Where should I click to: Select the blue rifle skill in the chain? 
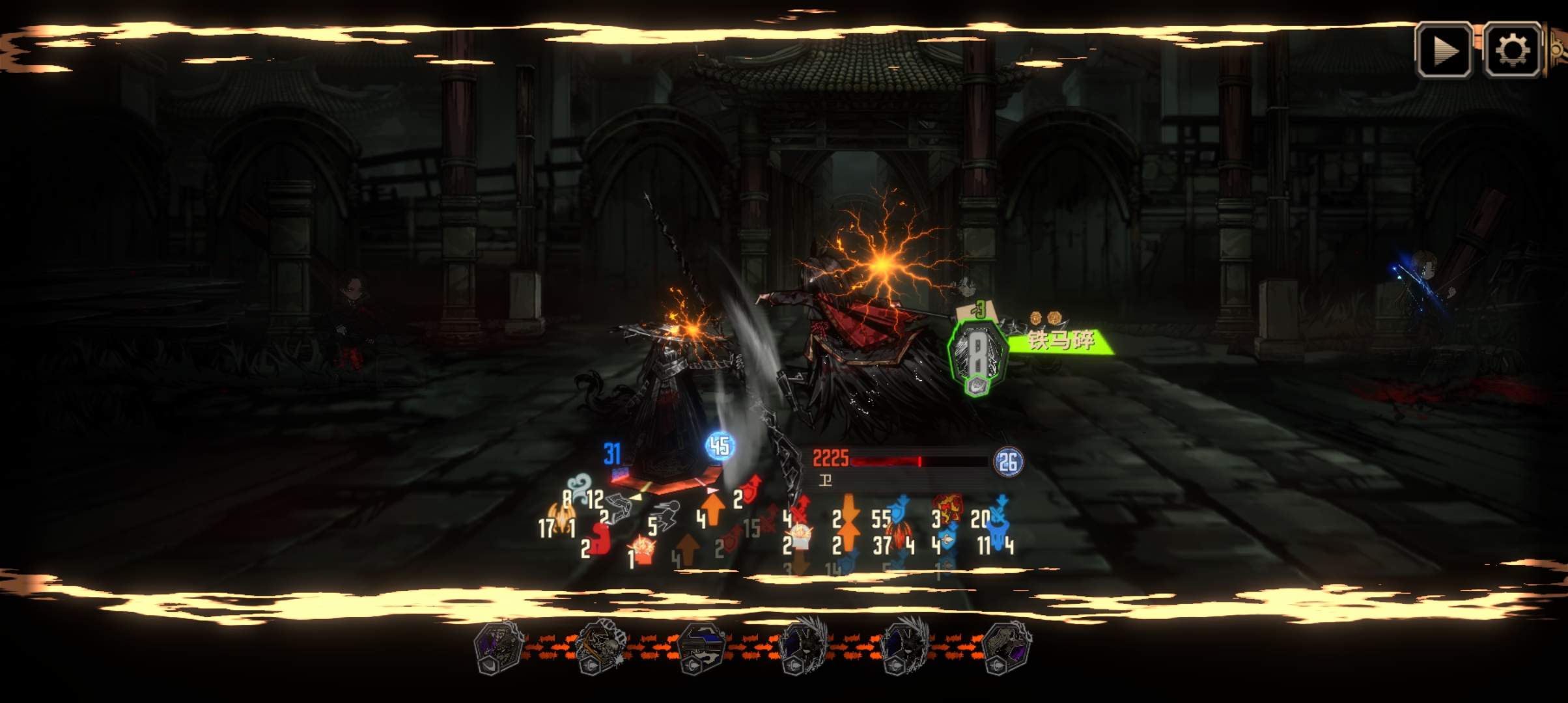point(701,646)
